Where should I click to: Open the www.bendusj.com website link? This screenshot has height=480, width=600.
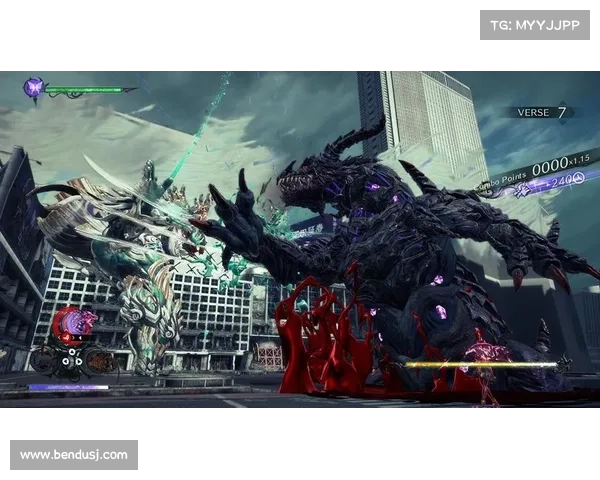pyautogui.click(x=75, y=455)
